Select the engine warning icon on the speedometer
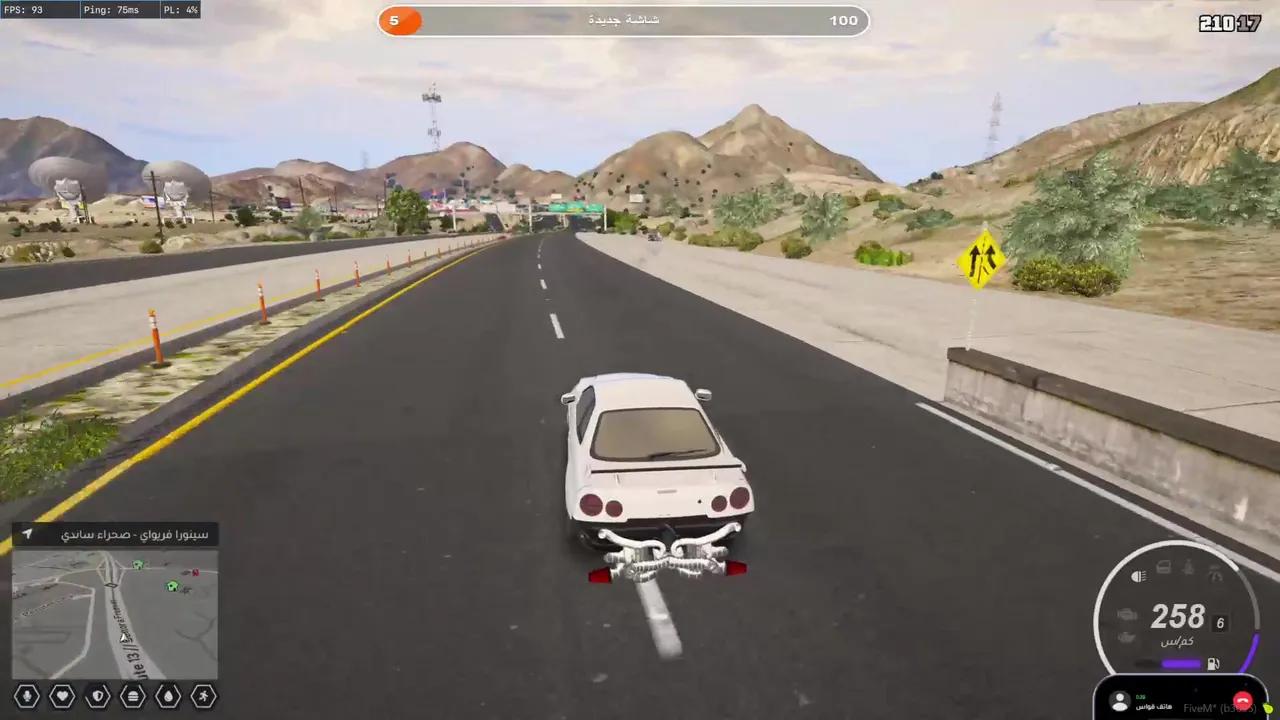The image size is (1280, 720). 1127,614
